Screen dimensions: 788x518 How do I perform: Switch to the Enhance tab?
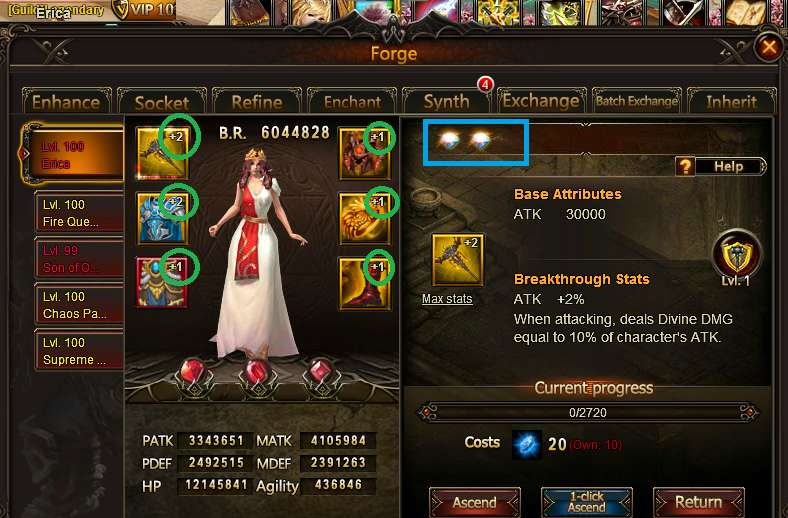[x=66, y=101]
